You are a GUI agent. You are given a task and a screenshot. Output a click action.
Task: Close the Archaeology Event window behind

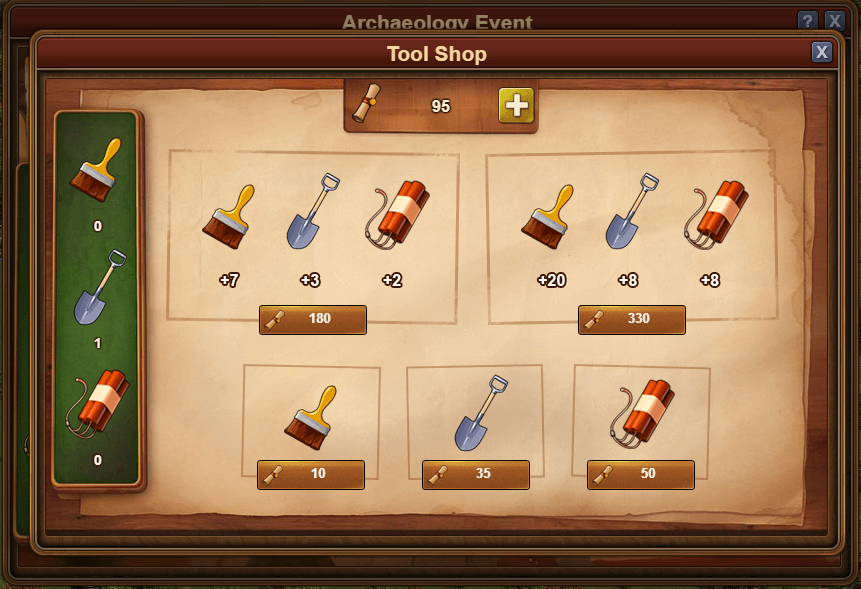click(835, 21)
